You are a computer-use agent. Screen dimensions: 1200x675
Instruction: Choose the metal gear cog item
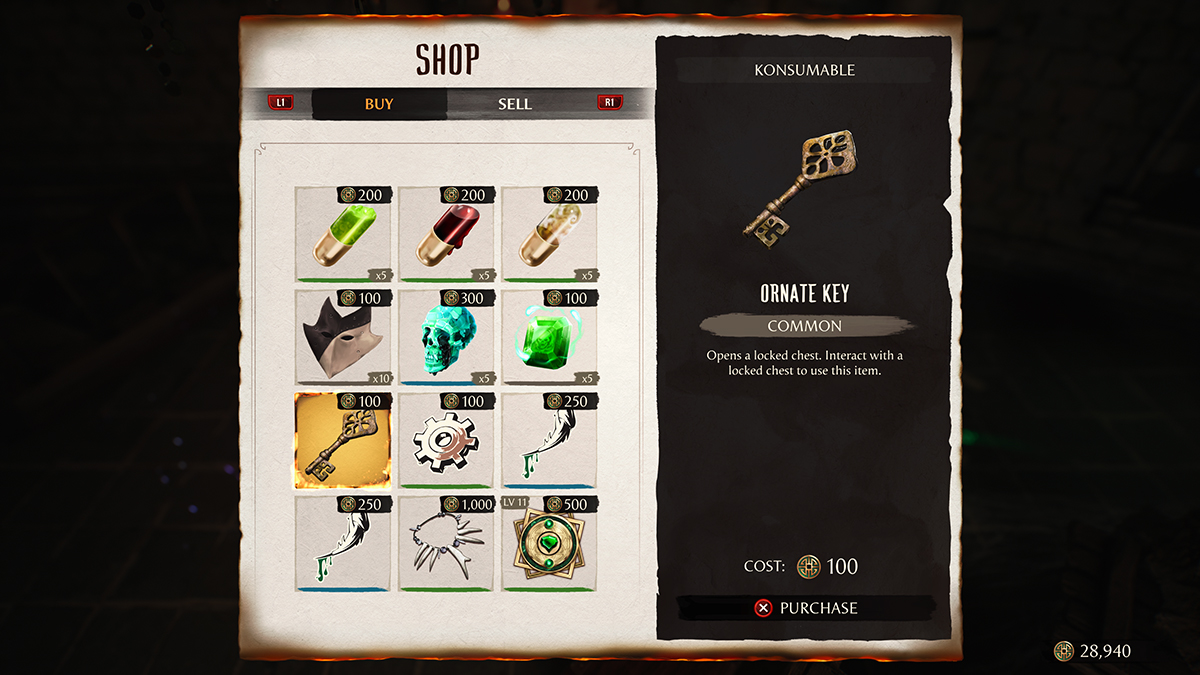(x=447, y=442)
